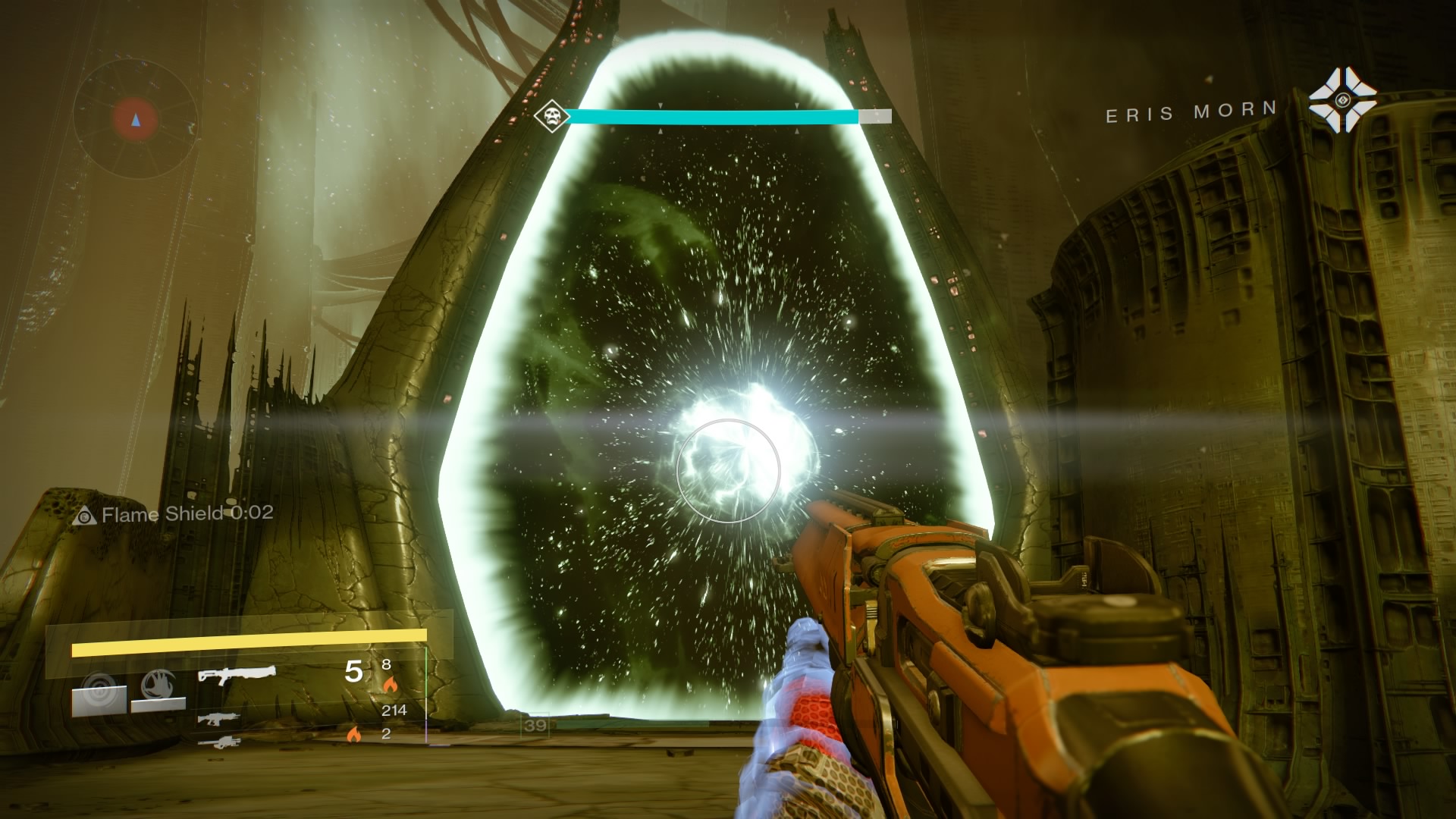Click the red player arrow on the radar
This screenshot has height=819, width=1456.
(x=135, y=119)
